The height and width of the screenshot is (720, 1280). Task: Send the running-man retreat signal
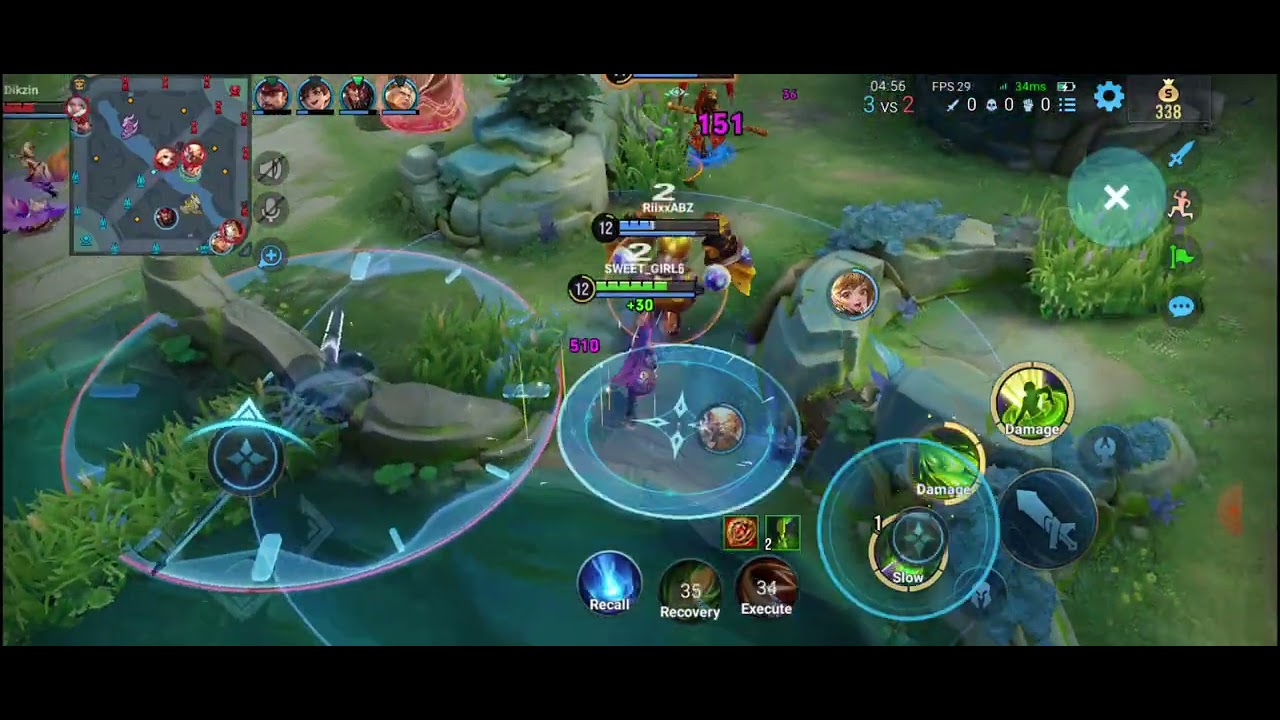tap(1182, 204)
